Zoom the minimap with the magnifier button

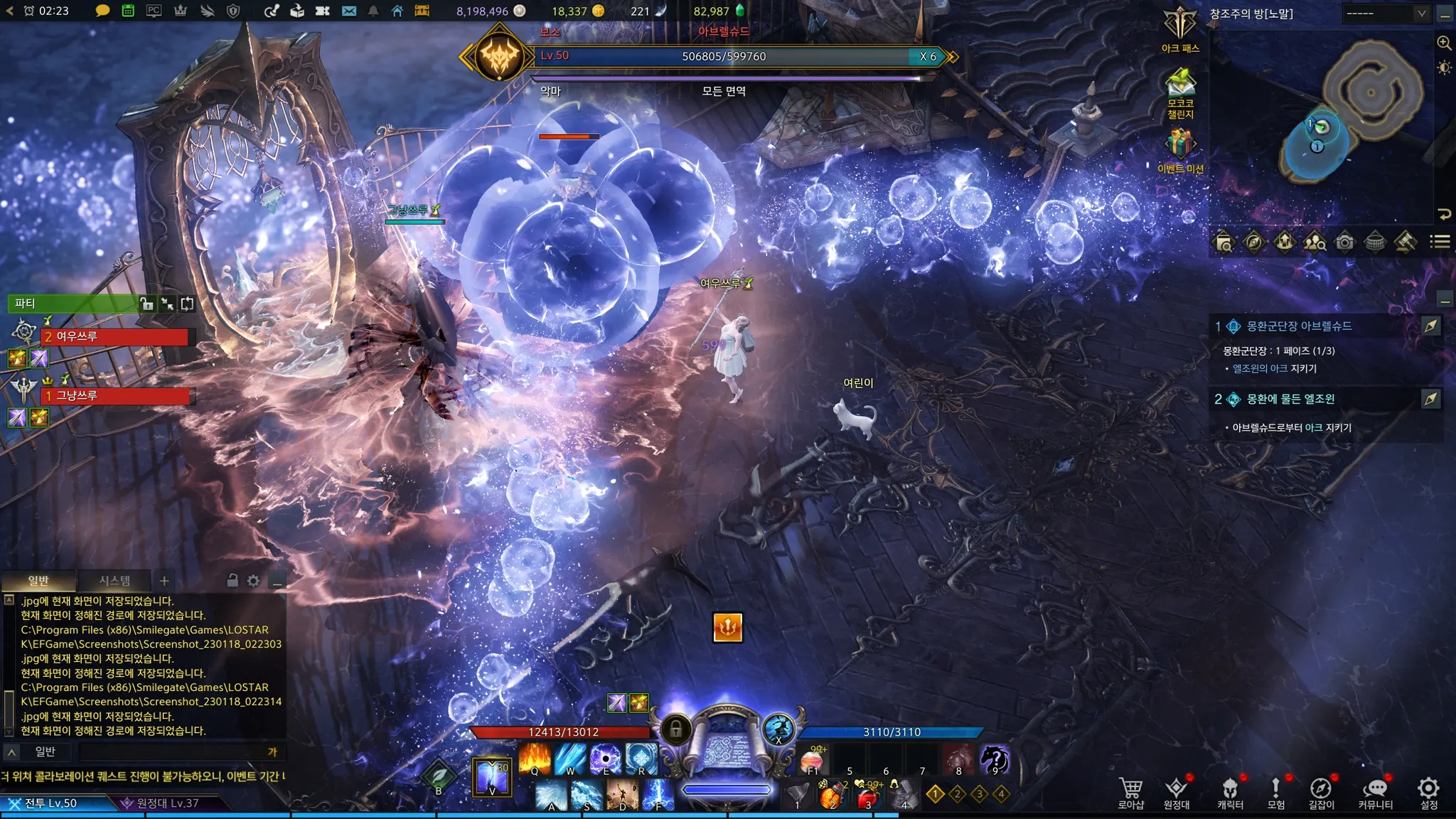pos(1444,43)
